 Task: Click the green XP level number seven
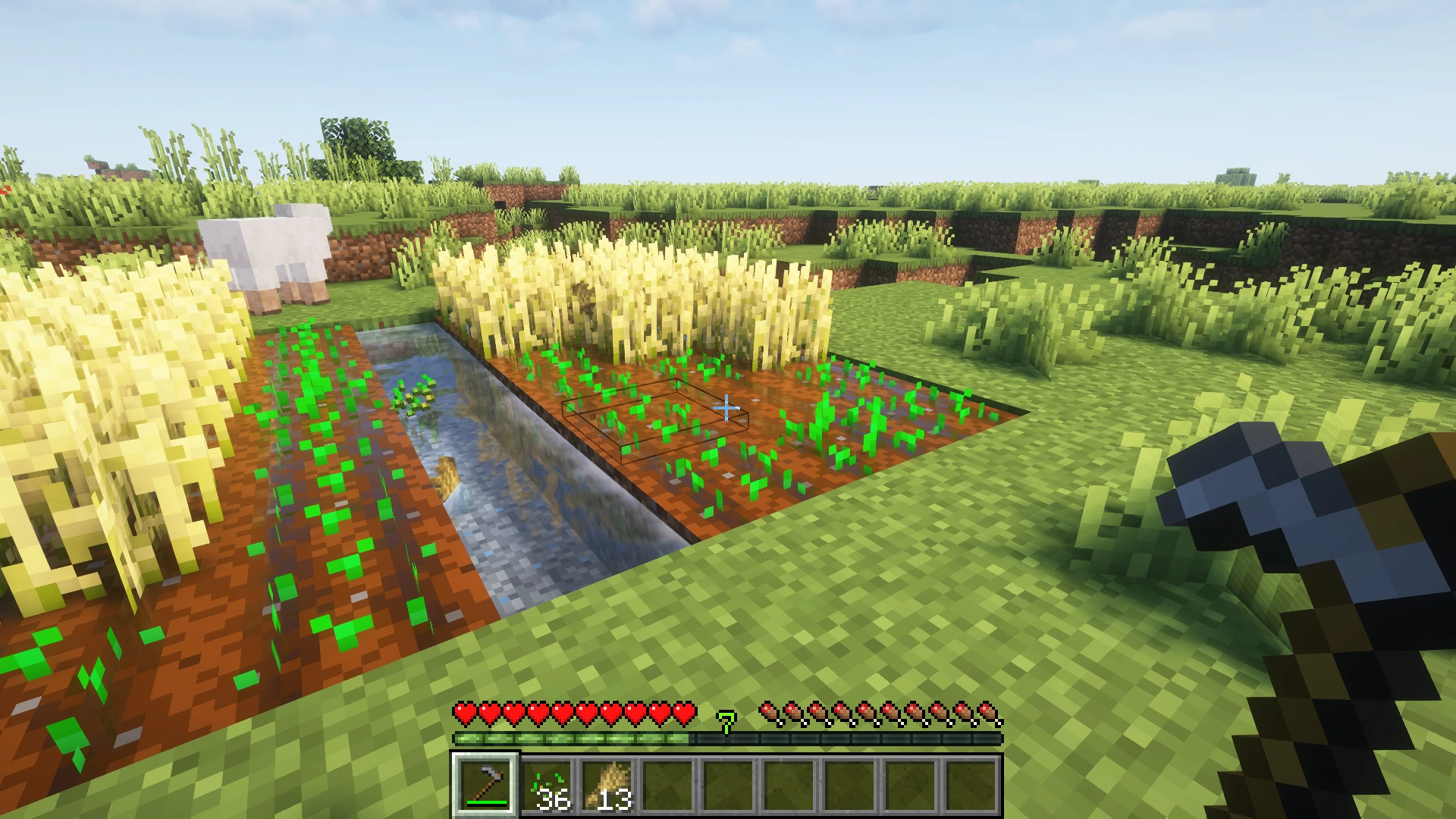pos(726,723)
